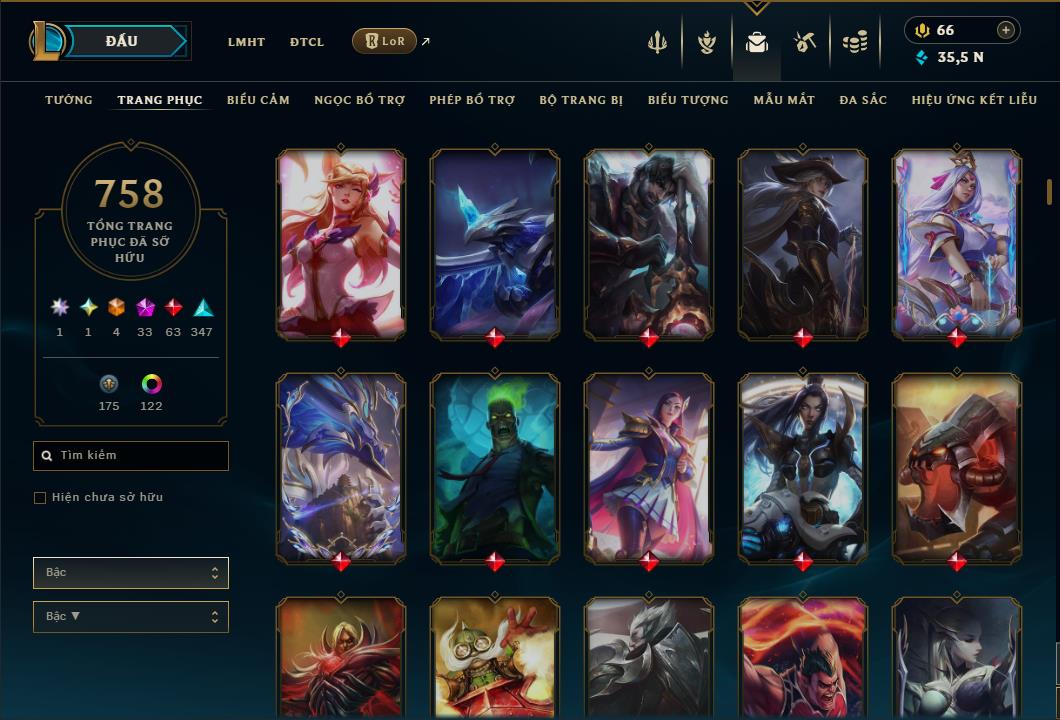Open the BIỂU CẢM emotes tab
Viewport: 1060px width, 720px height.
[x=258, y=100]
